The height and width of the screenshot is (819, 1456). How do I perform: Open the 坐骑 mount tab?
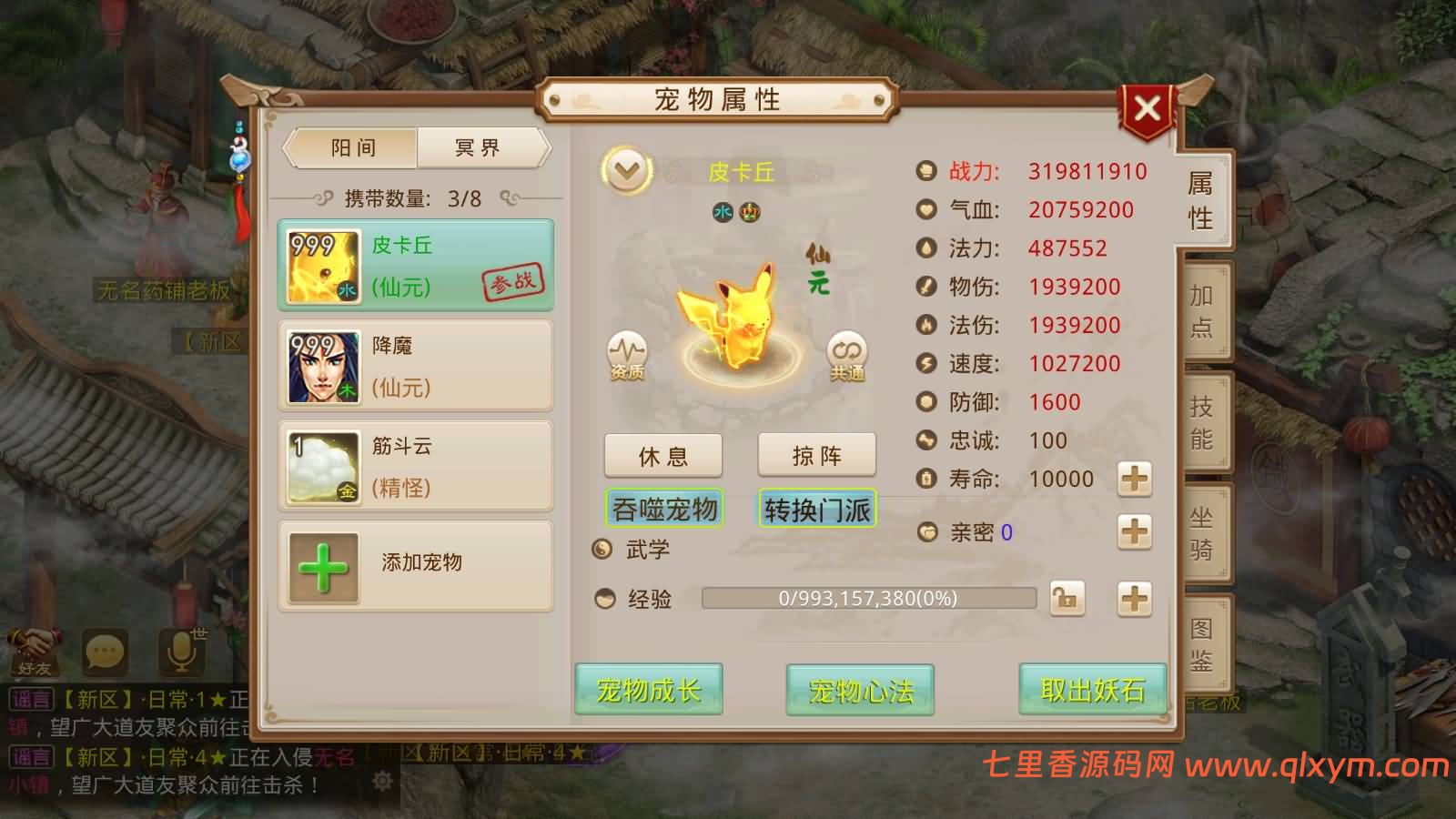coord(1201,537)
